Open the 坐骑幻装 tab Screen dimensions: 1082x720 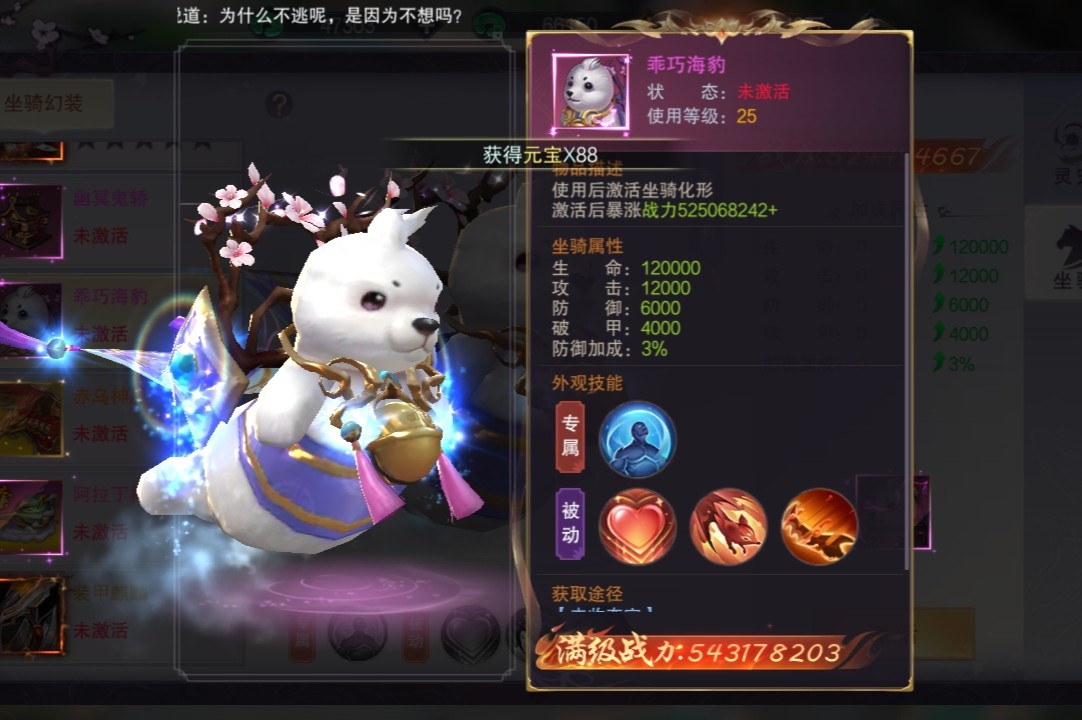click(x=45, y=103)
